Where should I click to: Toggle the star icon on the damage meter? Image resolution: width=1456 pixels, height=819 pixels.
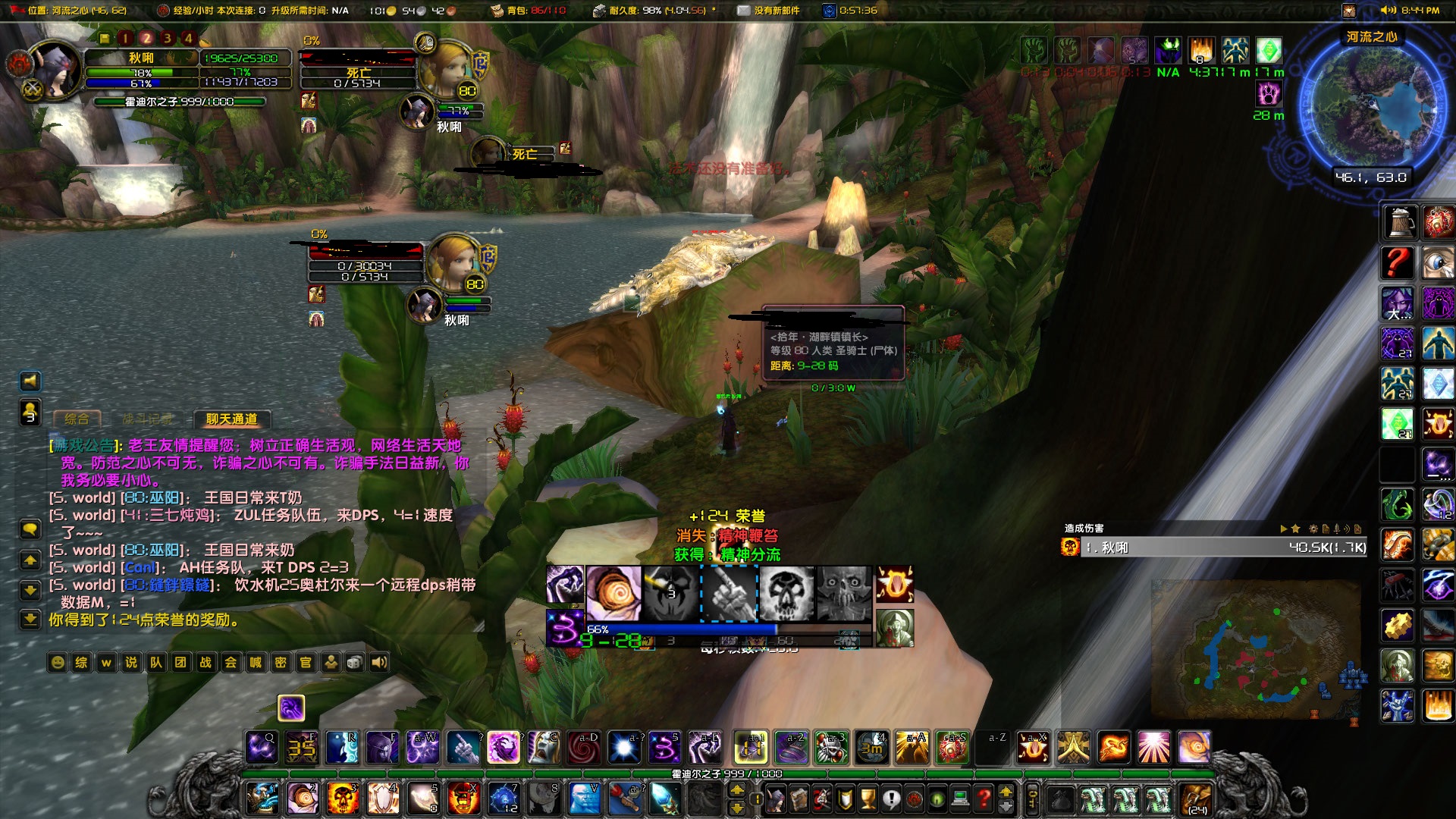click(x=1295, y=530)
